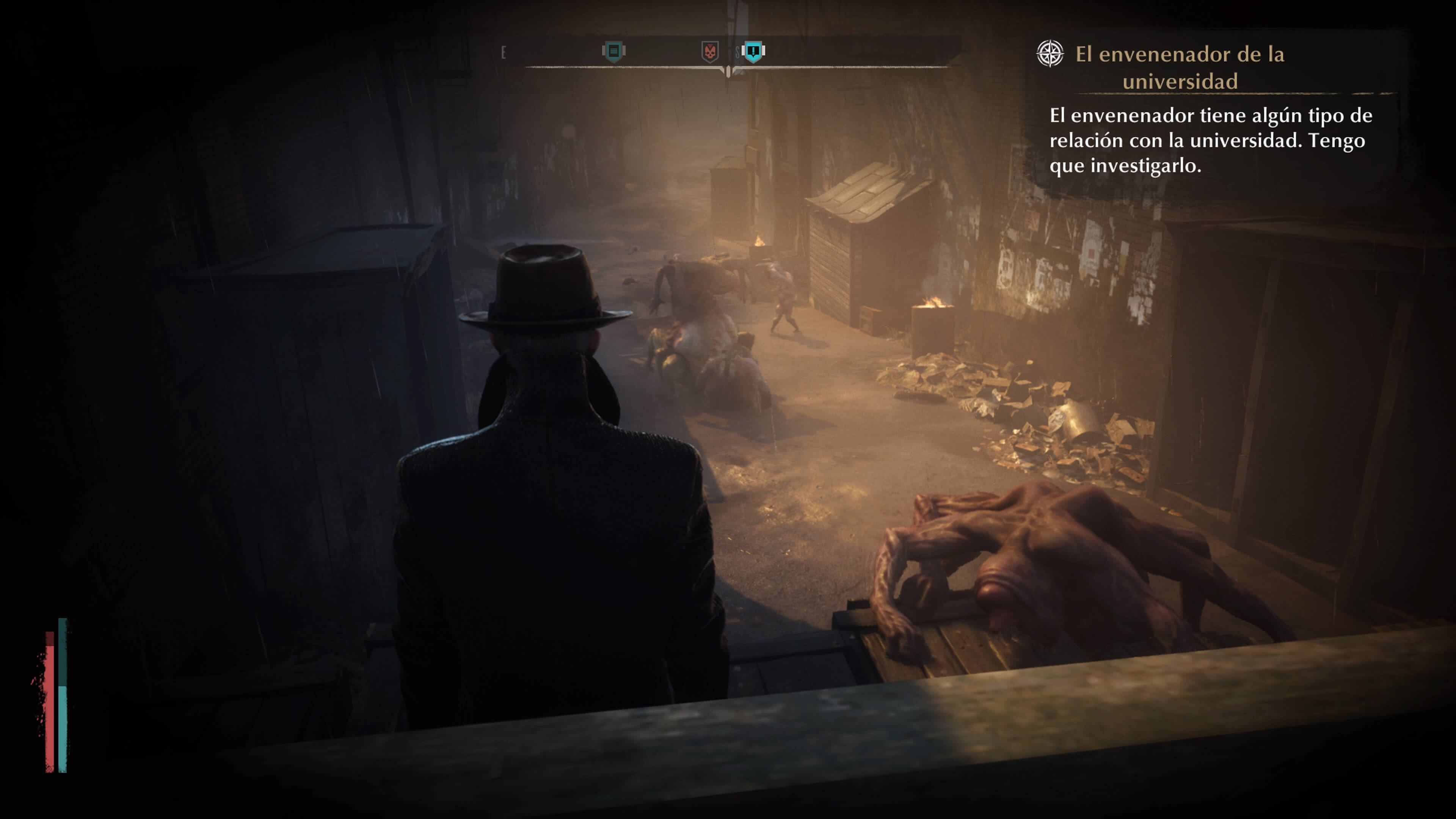Select the cyan exclamation objective marker
This screenshot has width=1456, height=819.
753,52
